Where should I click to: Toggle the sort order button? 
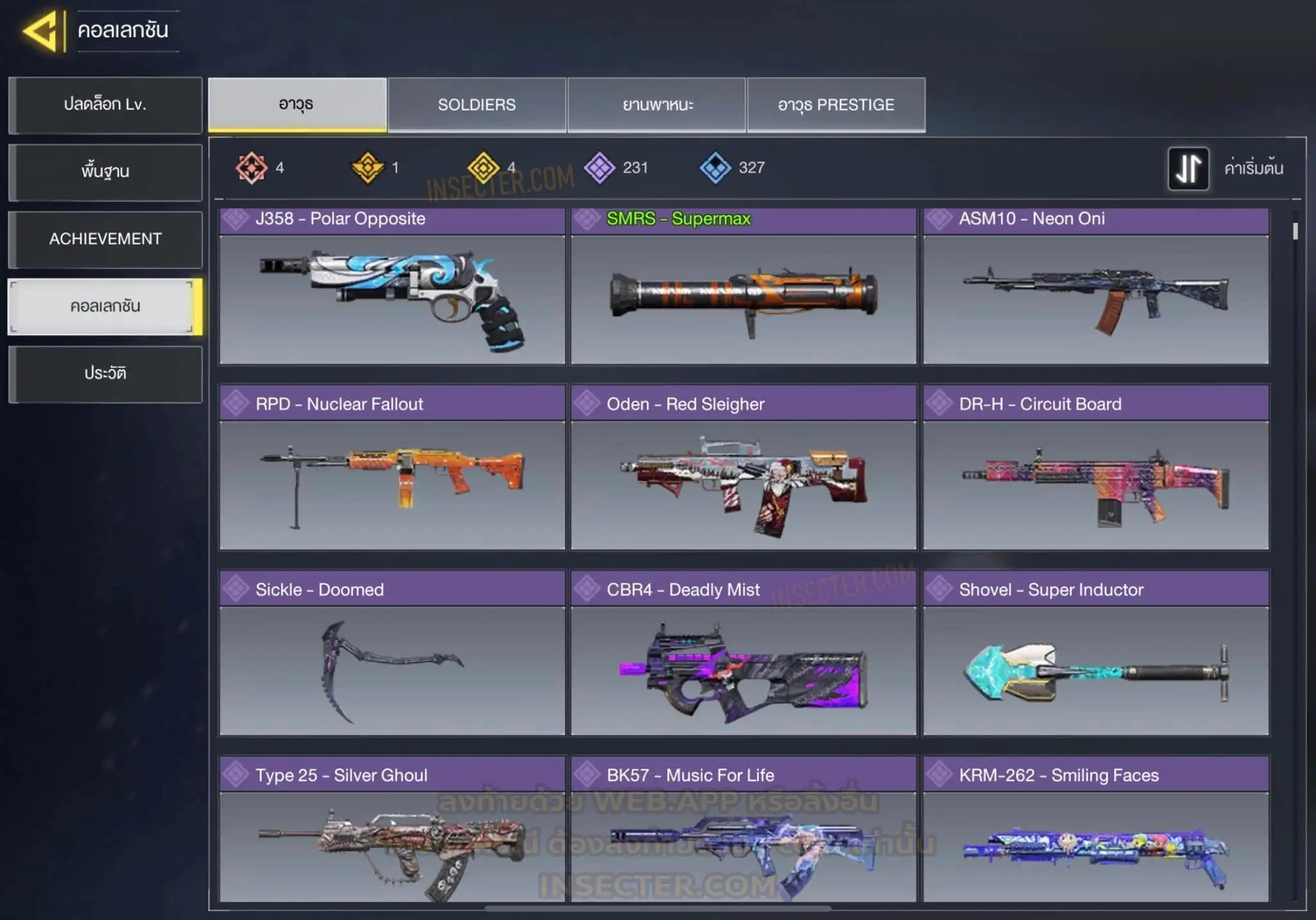pyautogui.click(x=1188, y=168)
